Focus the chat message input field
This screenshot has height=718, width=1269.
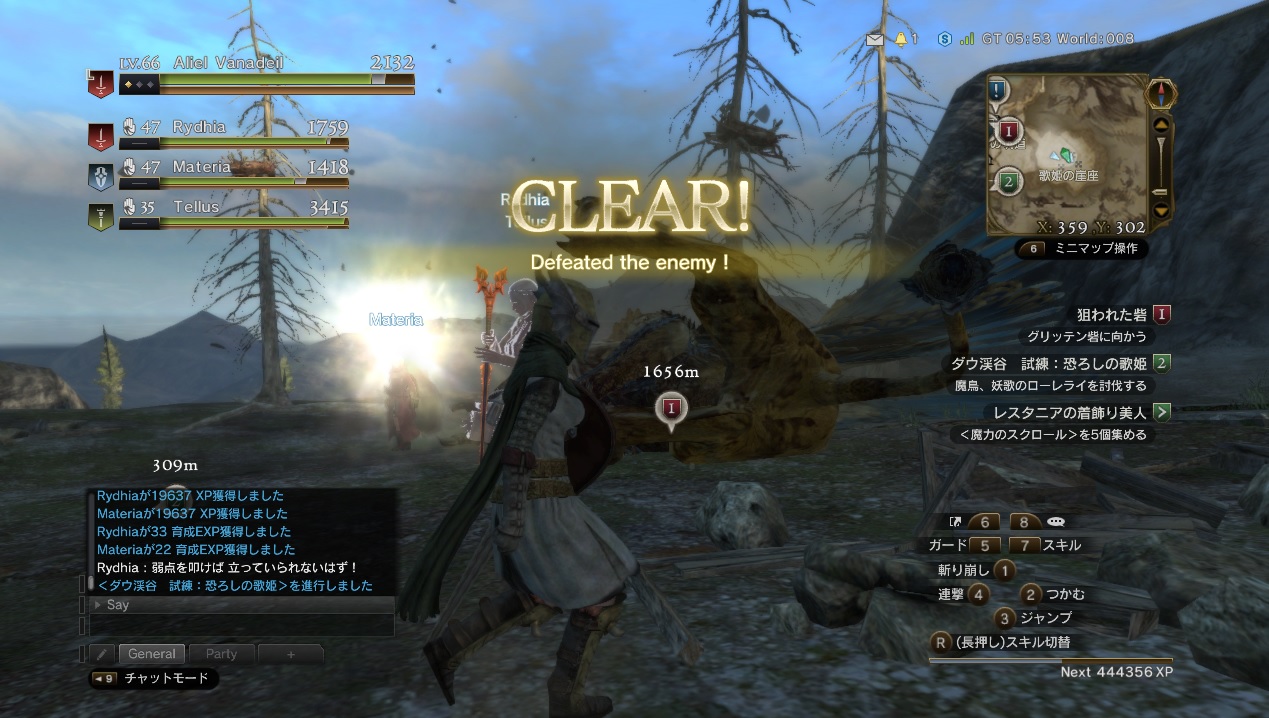[240, 625]
